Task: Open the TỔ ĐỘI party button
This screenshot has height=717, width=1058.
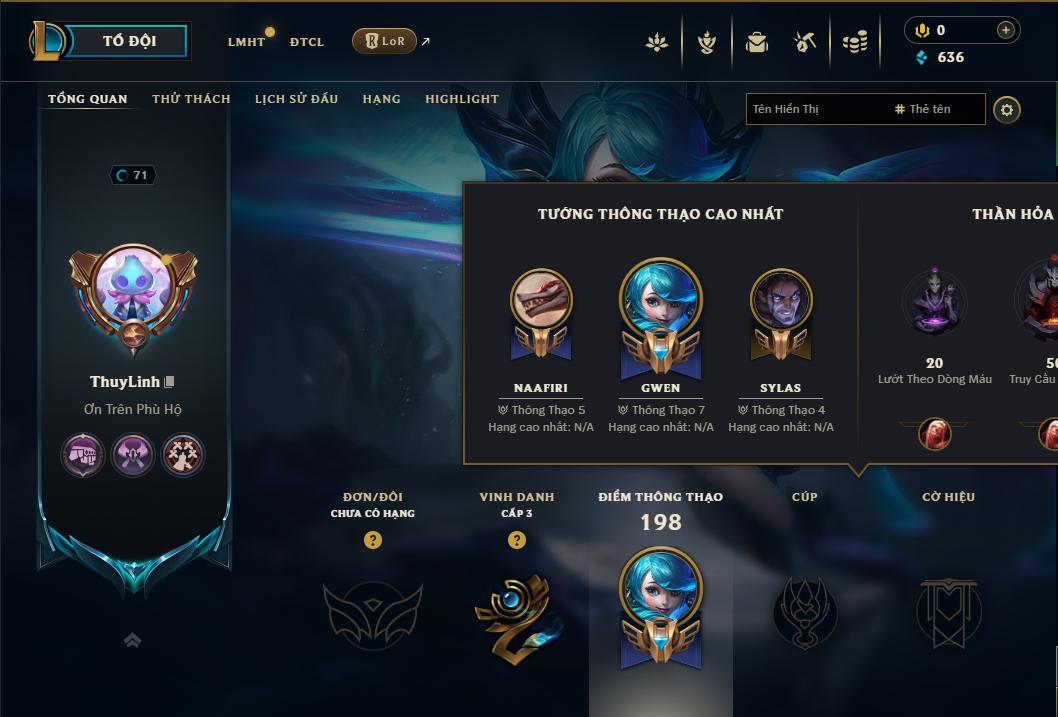Action: click(x=128, y=41)
